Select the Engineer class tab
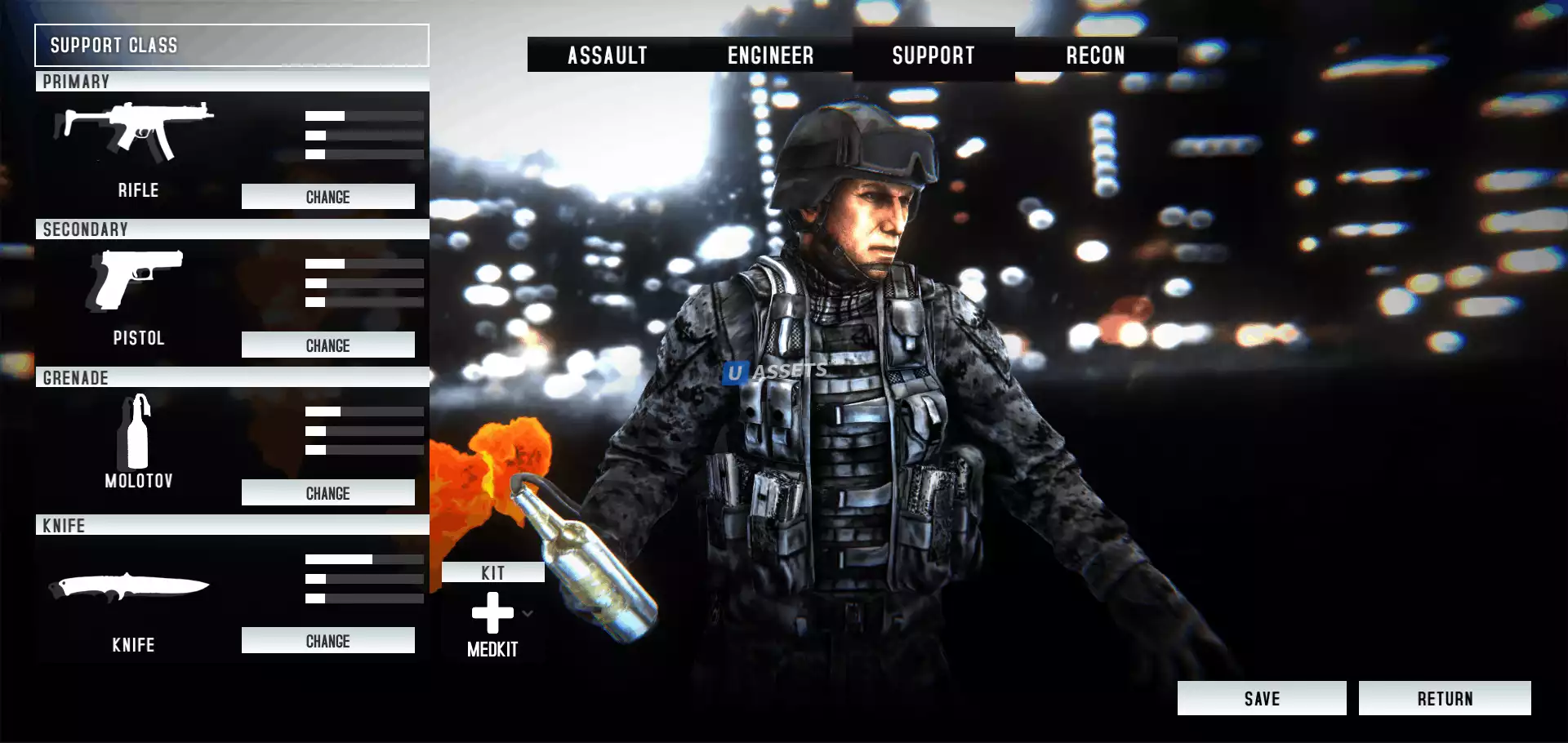The image size is (1568, 743). 770,56
